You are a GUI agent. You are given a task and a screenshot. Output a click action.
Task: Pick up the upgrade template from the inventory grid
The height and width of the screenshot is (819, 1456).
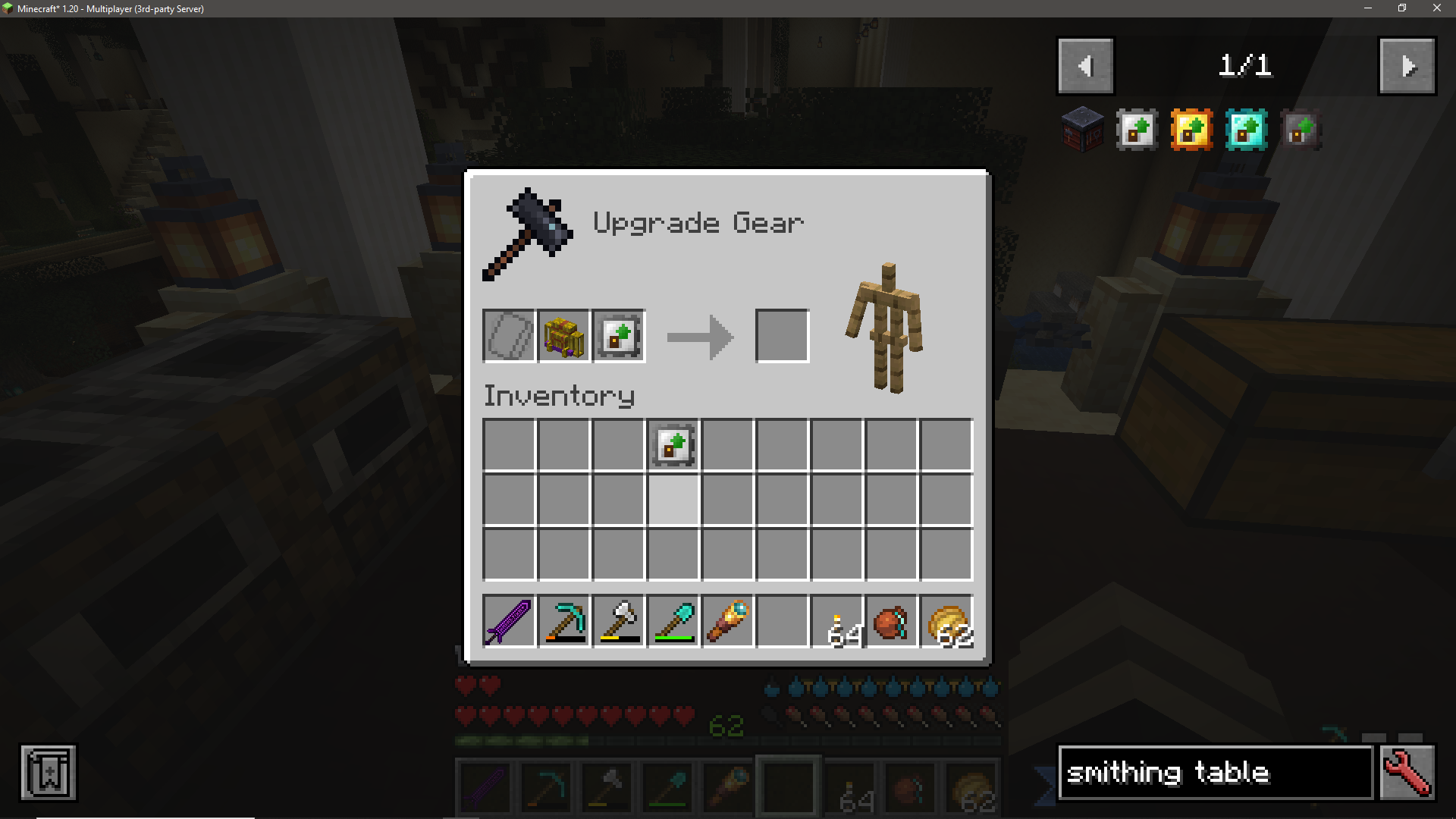(672, 446)
